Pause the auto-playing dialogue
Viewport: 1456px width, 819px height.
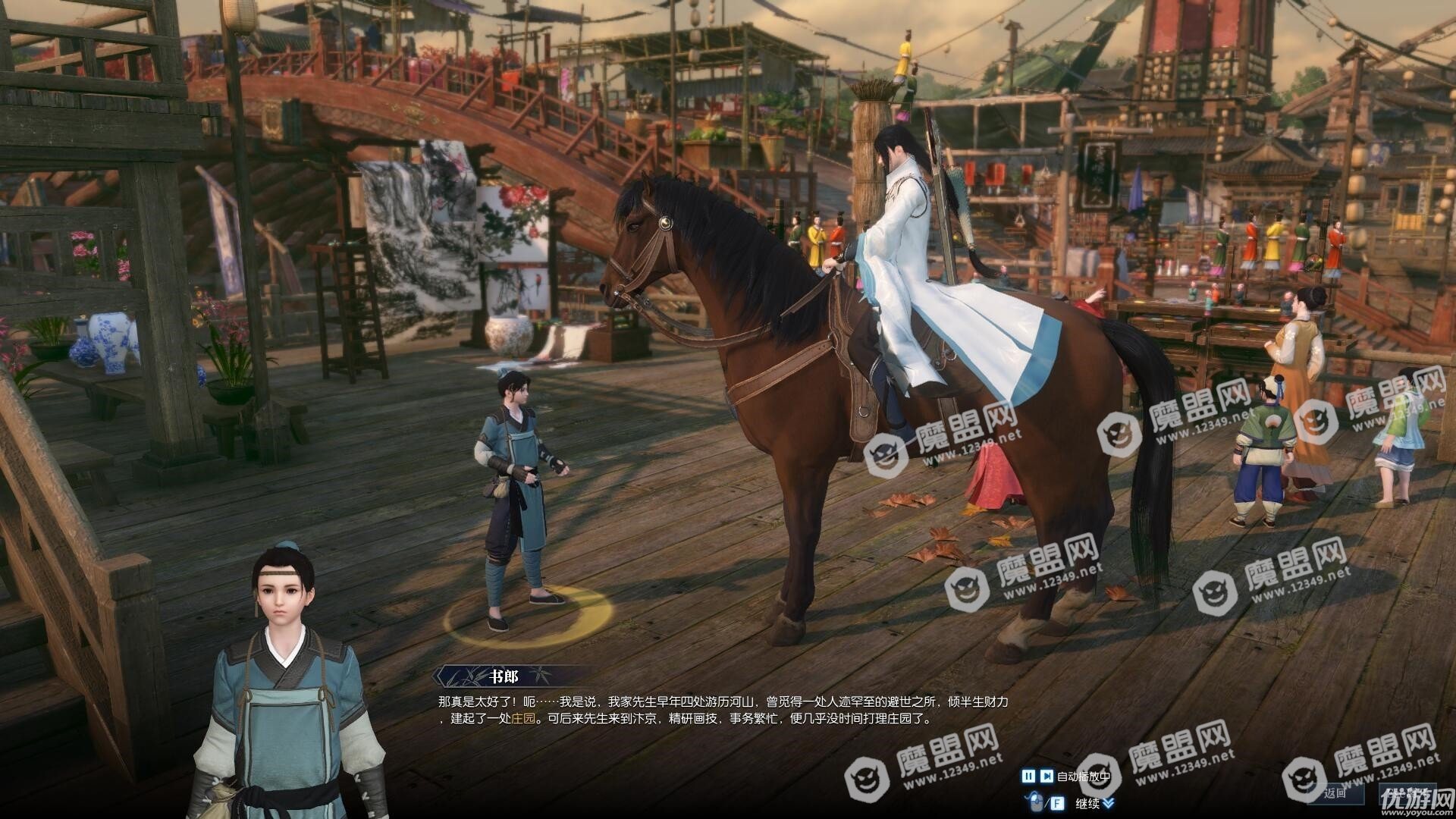point(1028,776)
